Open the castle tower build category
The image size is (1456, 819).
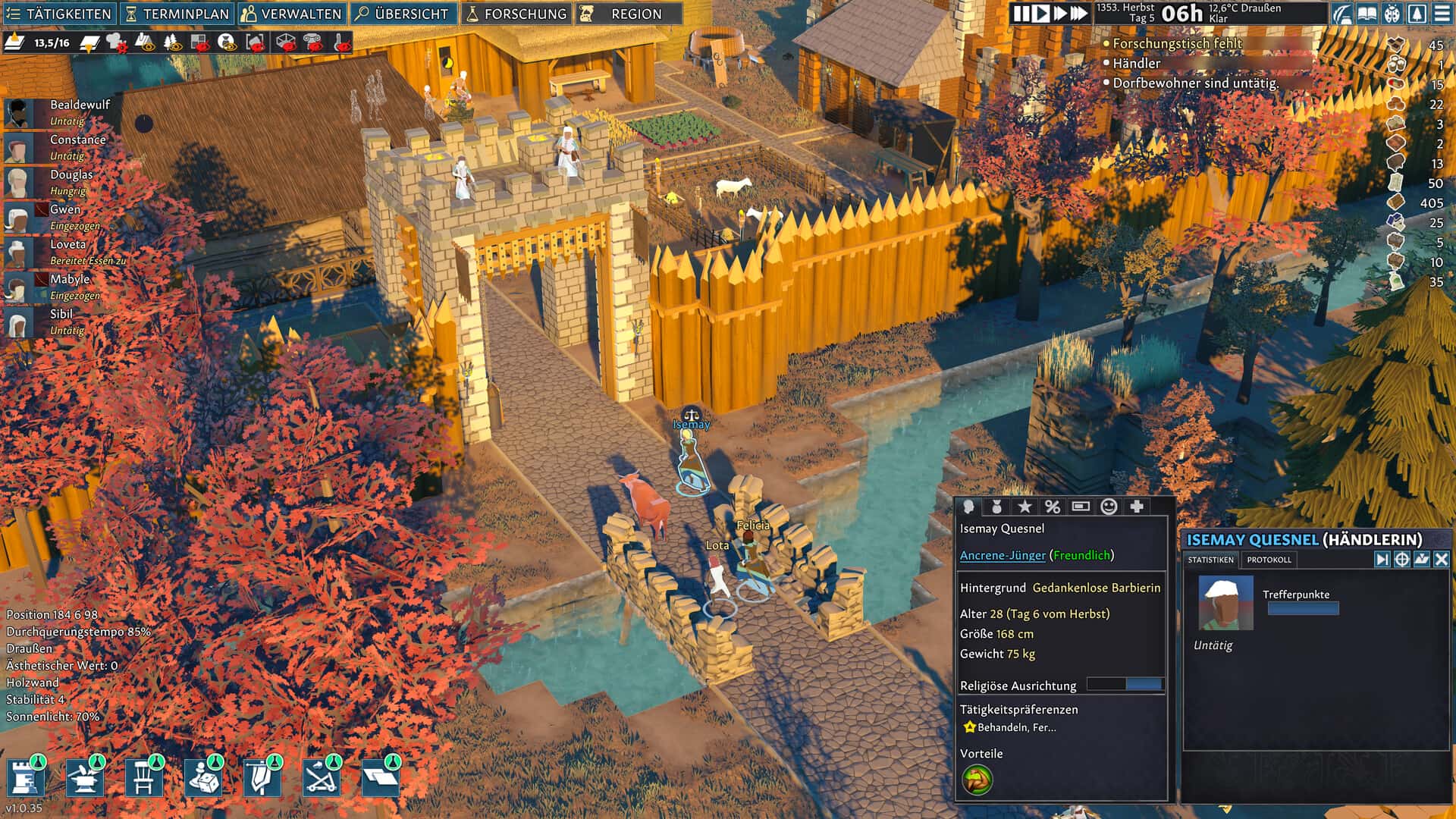pyautogui.click(x=25, y=778)
